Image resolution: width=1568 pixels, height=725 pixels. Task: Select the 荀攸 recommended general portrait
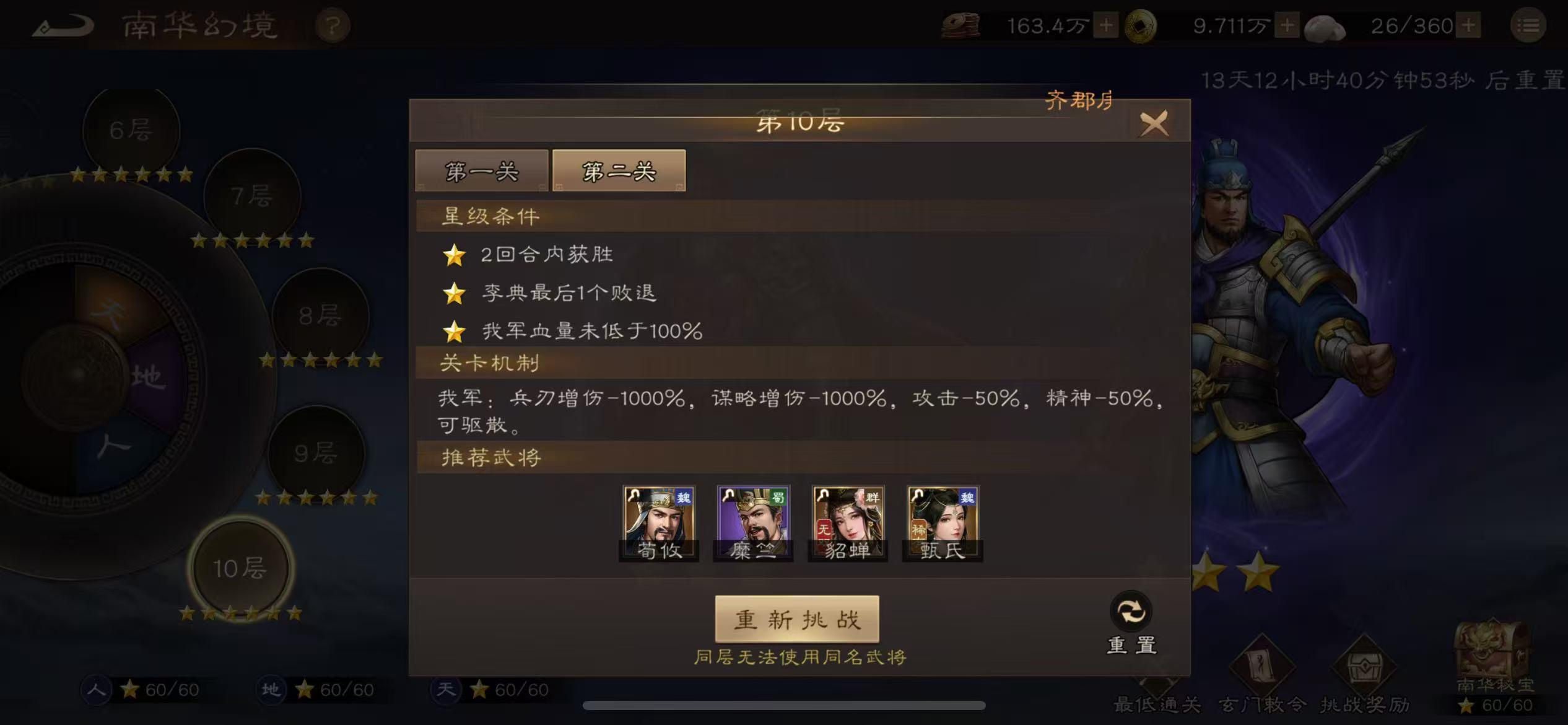(x=659, y=521)
